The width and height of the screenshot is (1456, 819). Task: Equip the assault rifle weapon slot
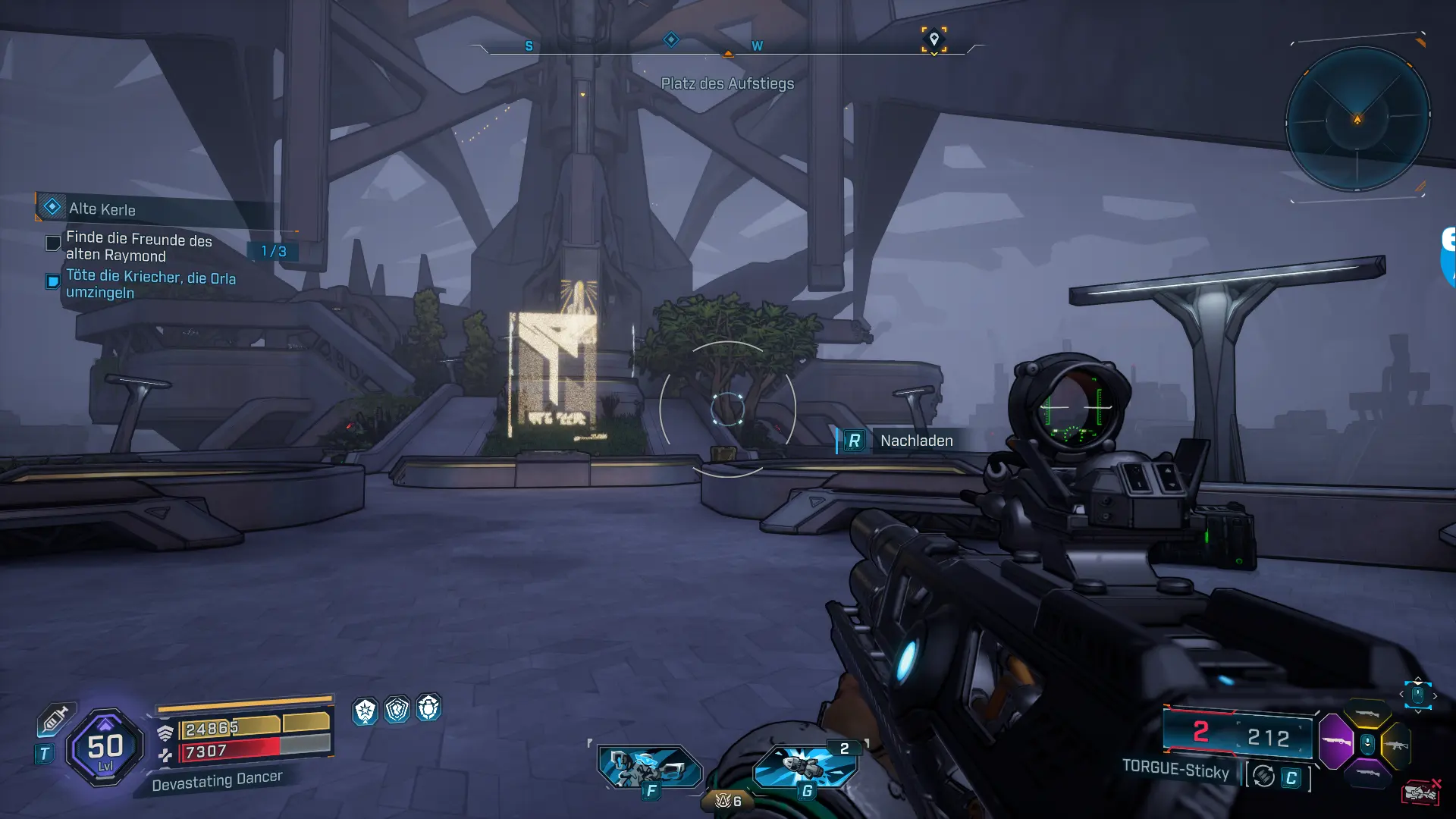coord(1397,745)
